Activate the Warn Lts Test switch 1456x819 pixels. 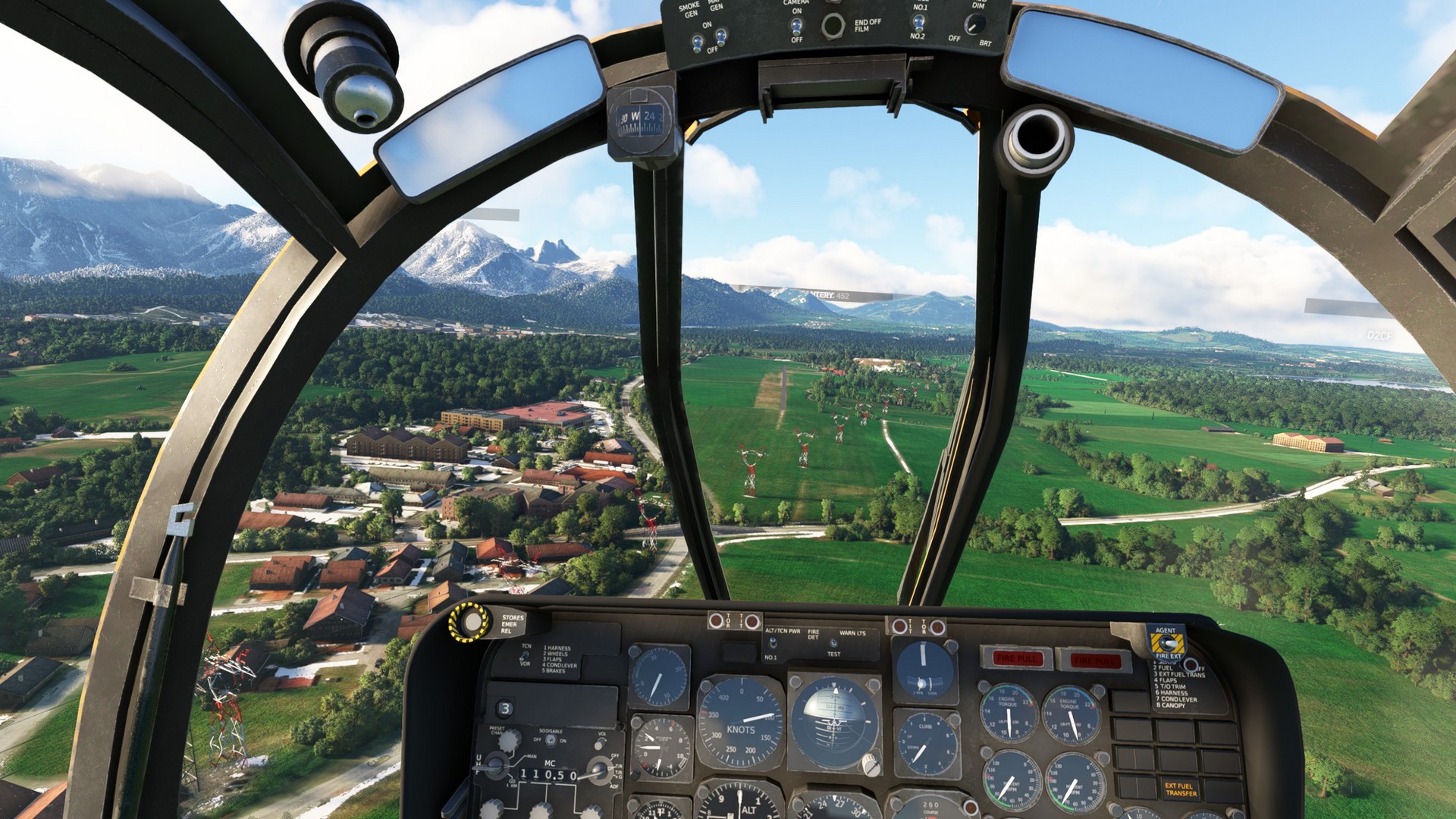coord(833,644)
